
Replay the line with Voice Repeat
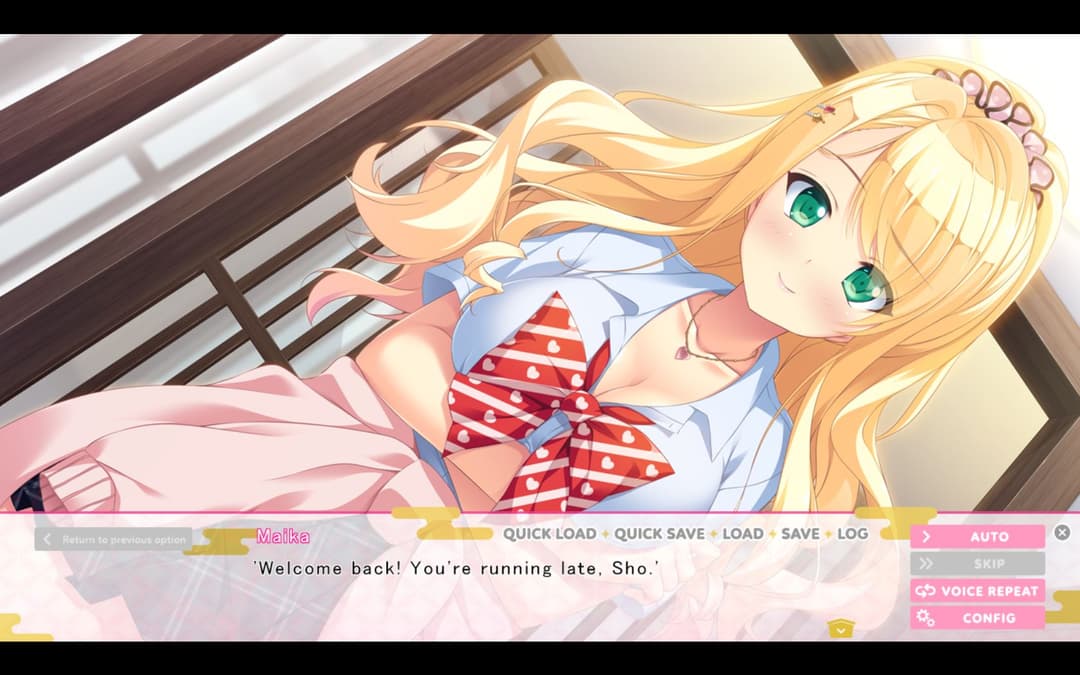977,591
